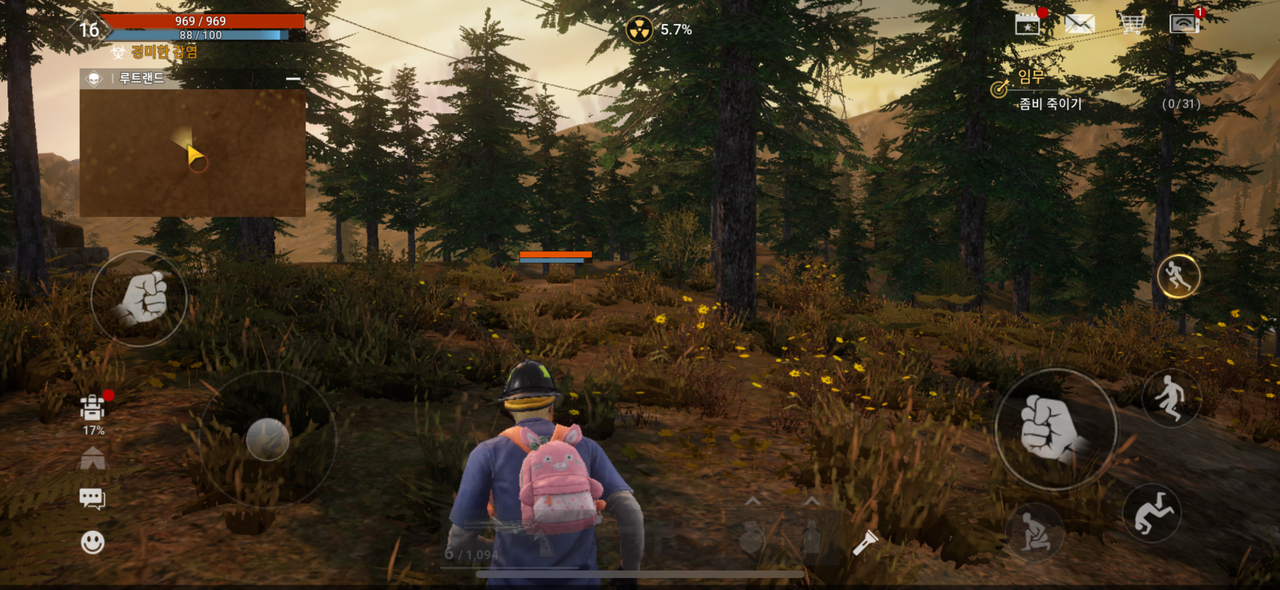
Task: Tap the left-side fist attack button
Action: click(x=139, y=298)
